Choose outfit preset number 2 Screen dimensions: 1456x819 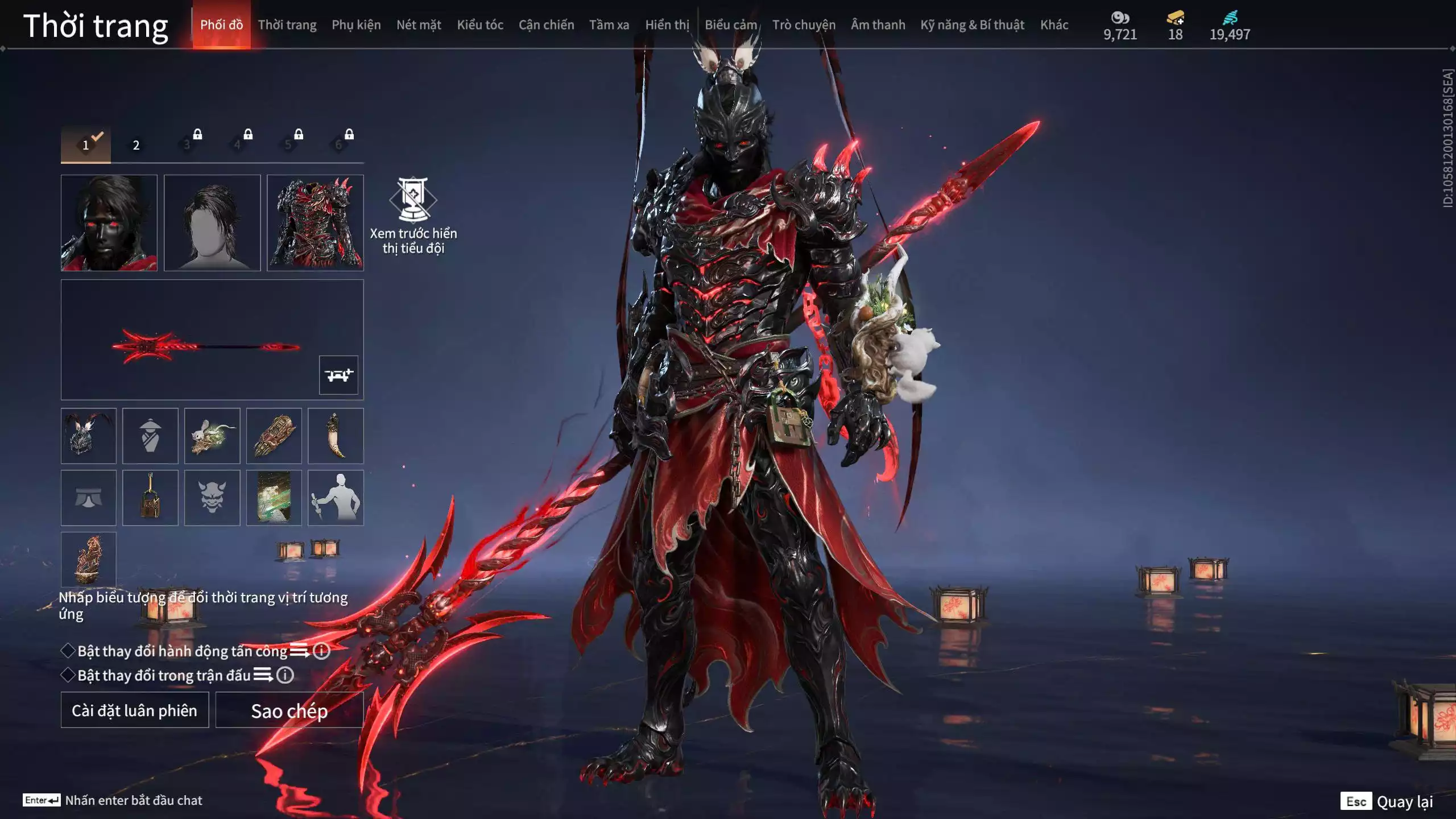tap(136, 145)
